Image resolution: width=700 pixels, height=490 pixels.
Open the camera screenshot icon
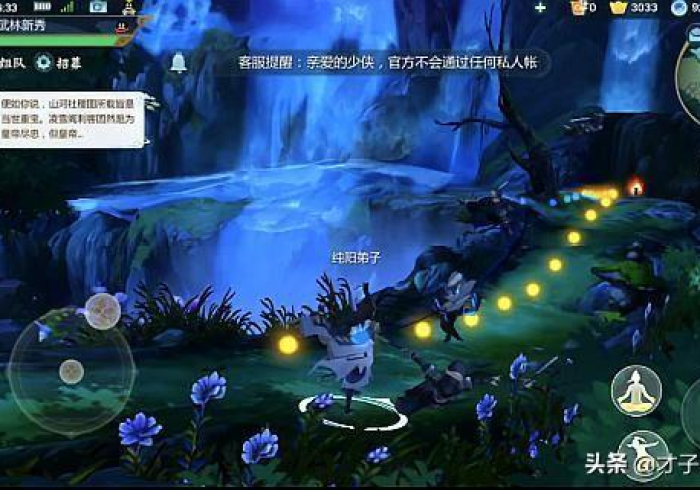point(98,7)
